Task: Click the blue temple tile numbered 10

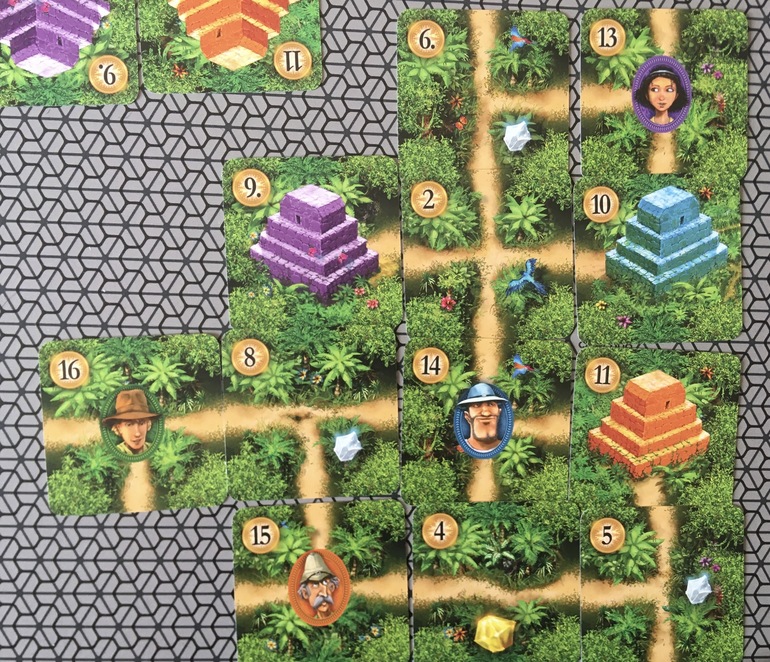Action: click(661, 257)
